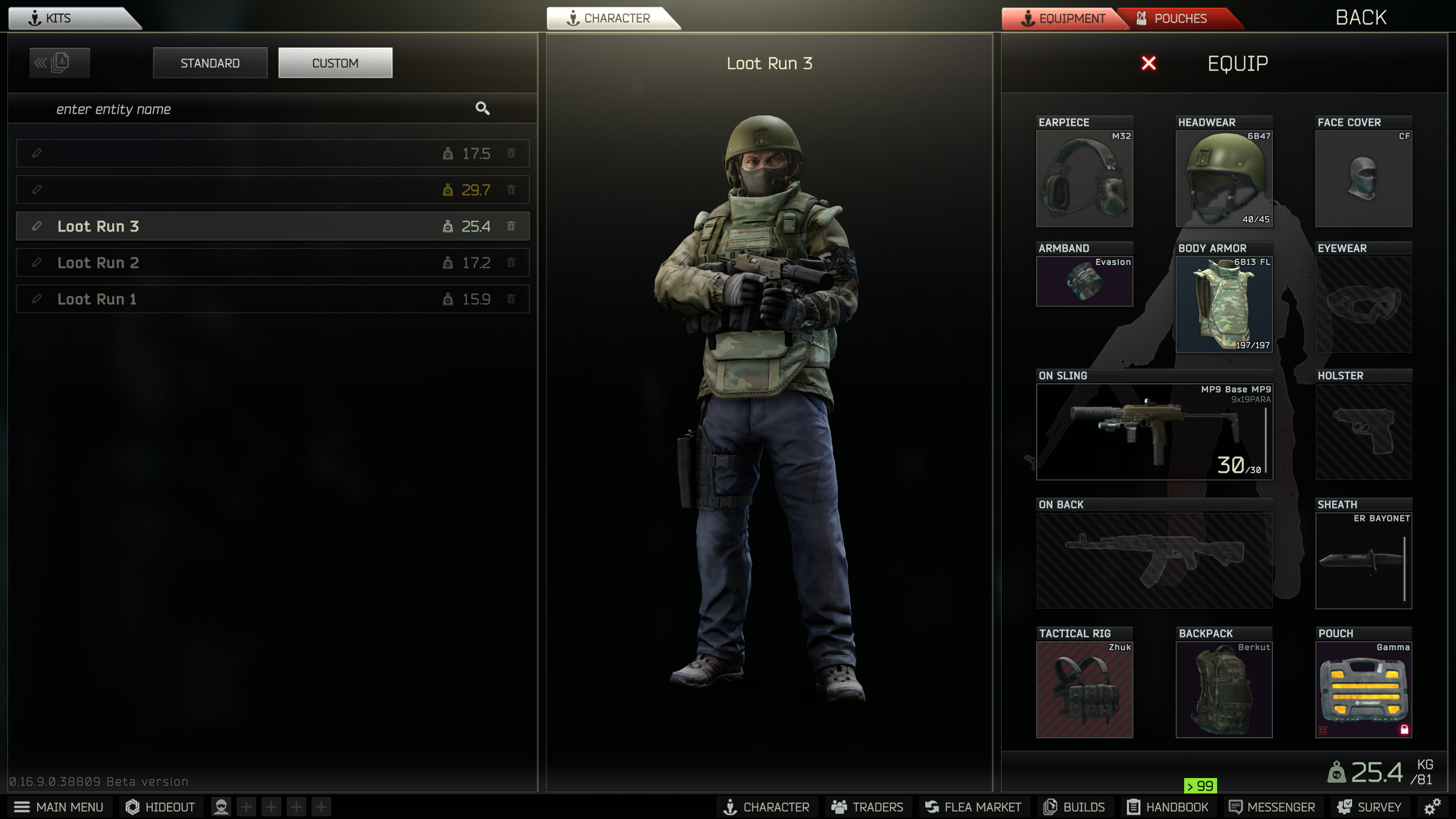The image size is (1456, 819).
Task: Open the Berkut backpack slot
Action: point(1224,689)
